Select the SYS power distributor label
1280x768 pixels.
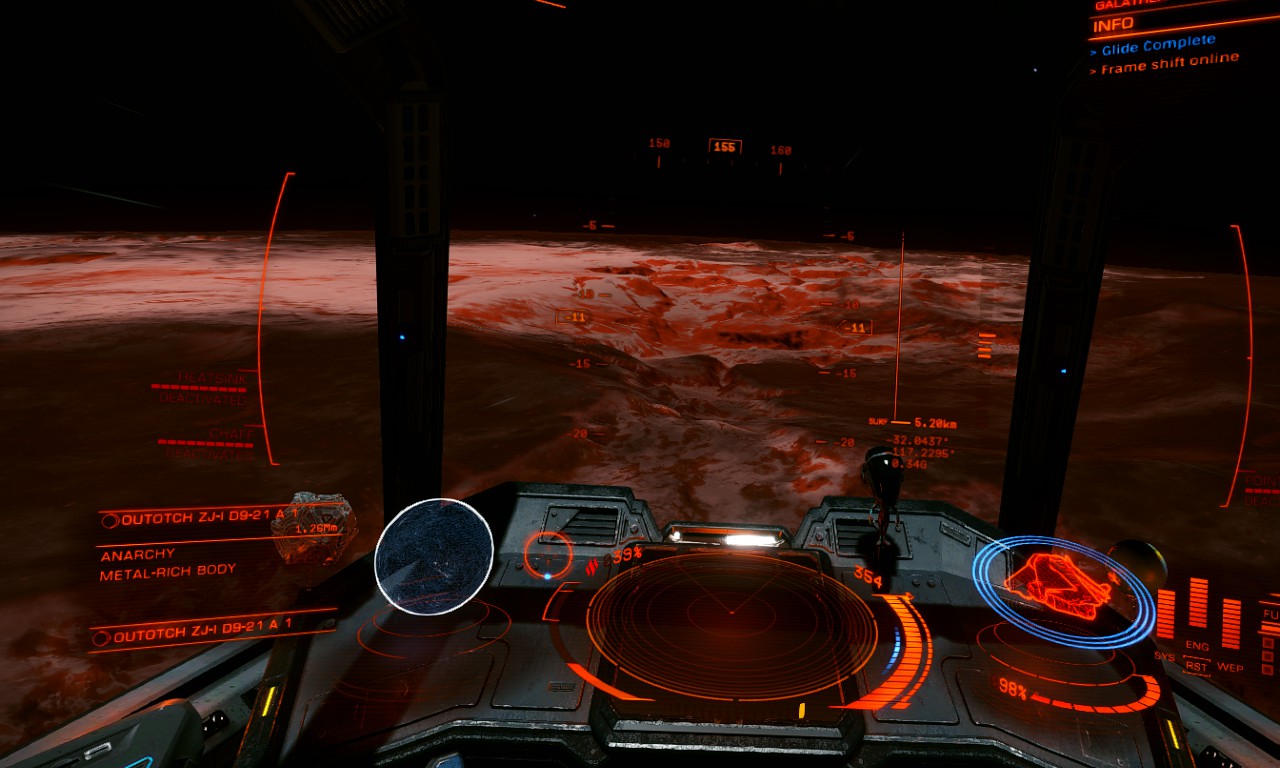click(x=1165, y=656)
